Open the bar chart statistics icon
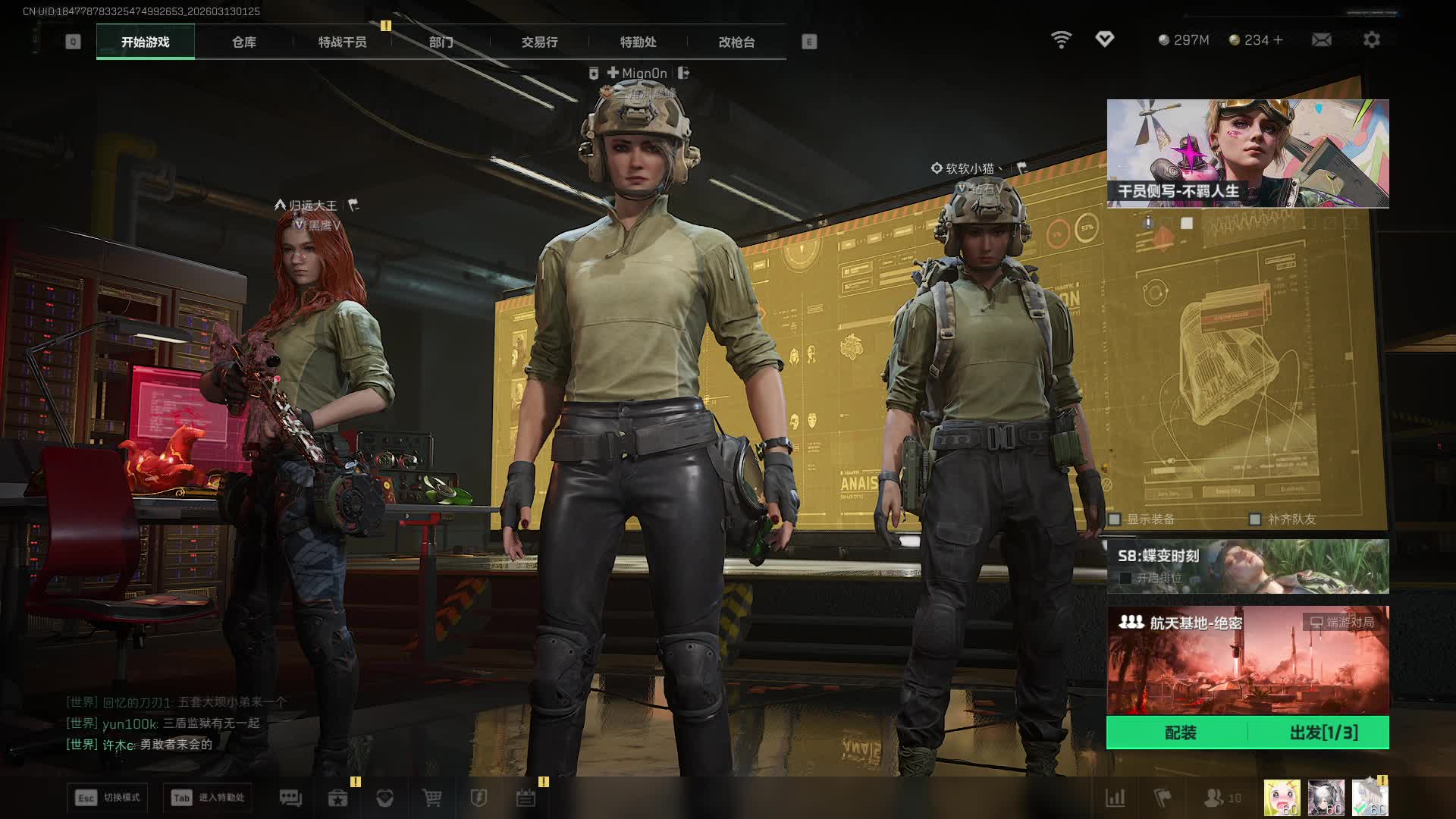 (x=1115, y=798)
